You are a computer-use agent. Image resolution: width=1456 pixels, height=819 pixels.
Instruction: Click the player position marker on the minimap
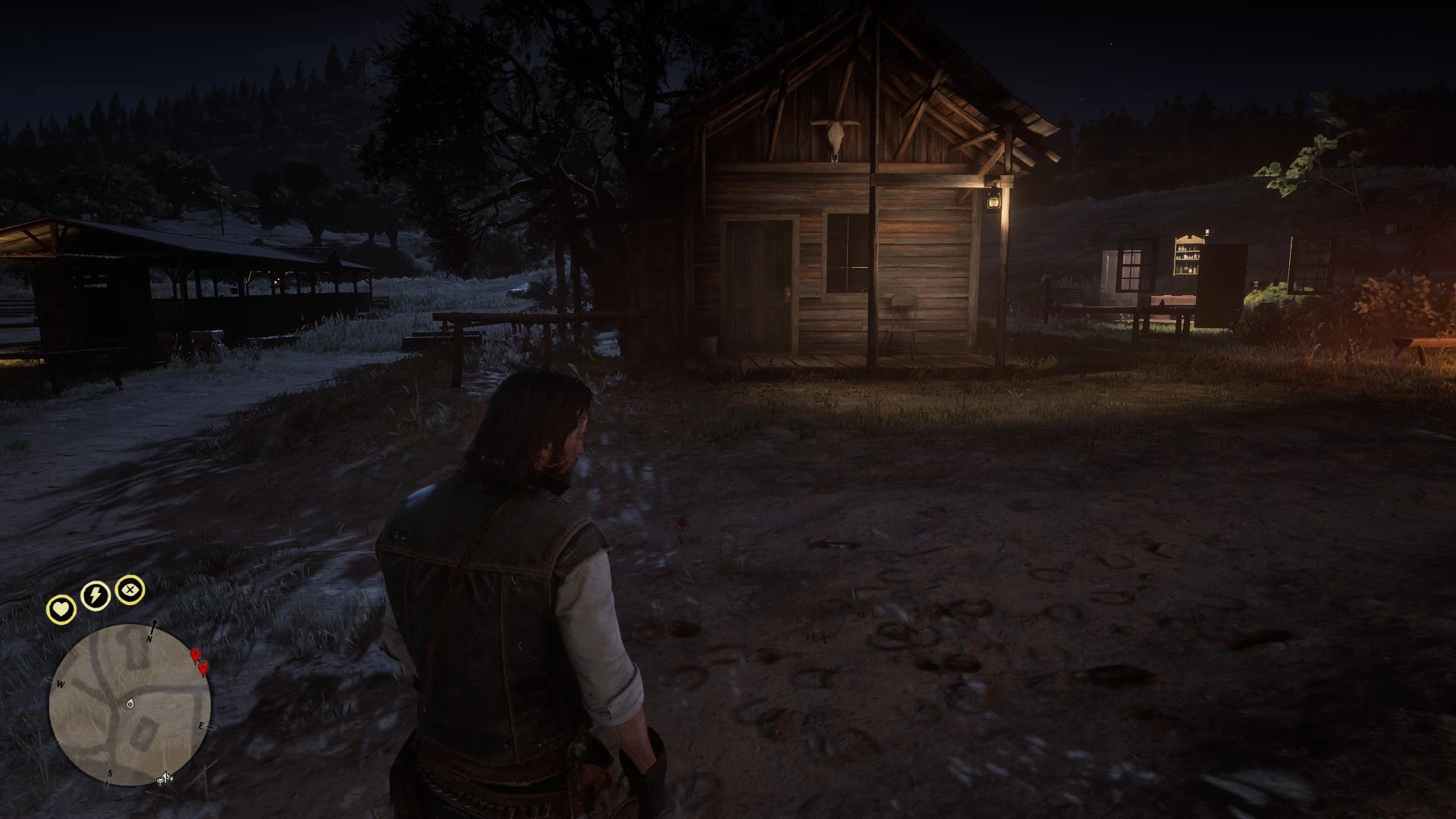point(130,704)
